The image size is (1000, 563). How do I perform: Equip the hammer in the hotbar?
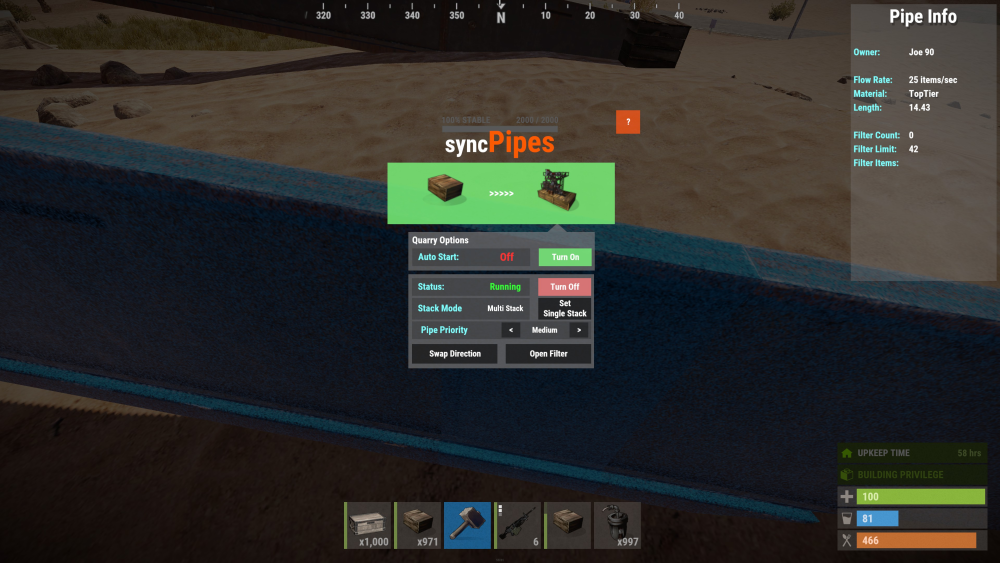tap(467, 525)
